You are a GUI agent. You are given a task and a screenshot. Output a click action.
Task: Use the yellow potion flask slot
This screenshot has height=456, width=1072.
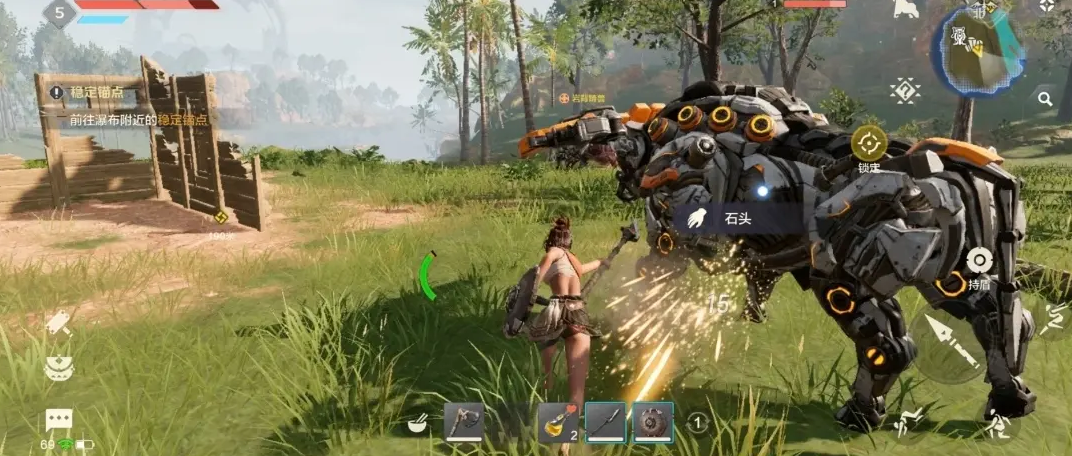[x=556, y=423]
